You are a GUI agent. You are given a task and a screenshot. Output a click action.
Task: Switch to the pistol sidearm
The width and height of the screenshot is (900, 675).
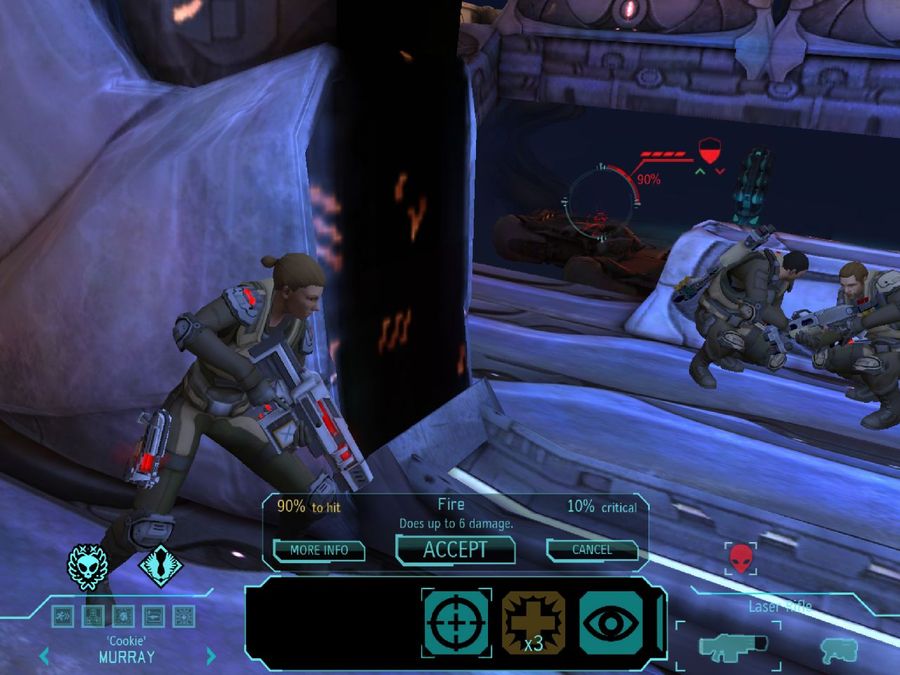836,648
